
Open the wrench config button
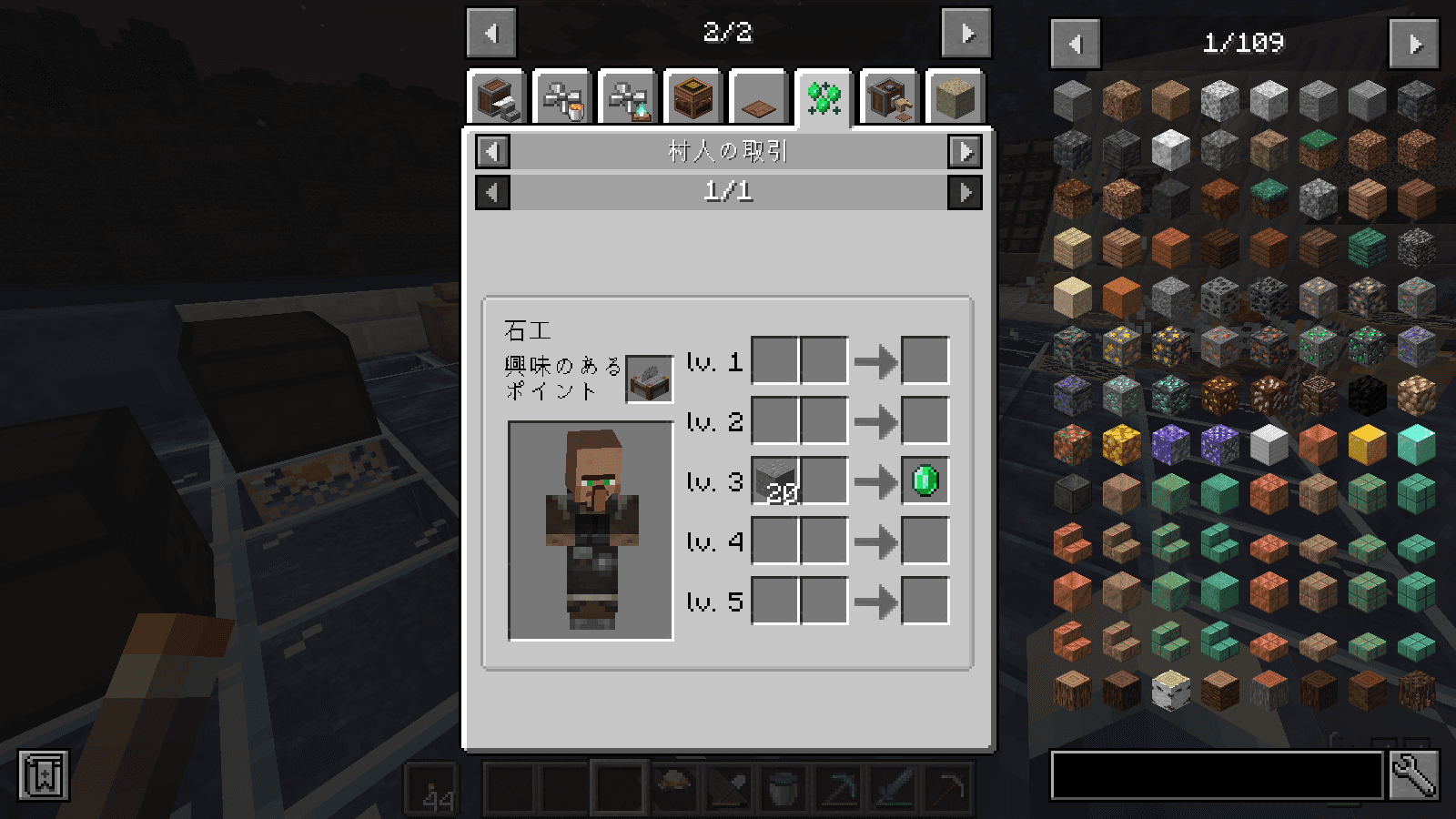click(x=1414, y=775)
